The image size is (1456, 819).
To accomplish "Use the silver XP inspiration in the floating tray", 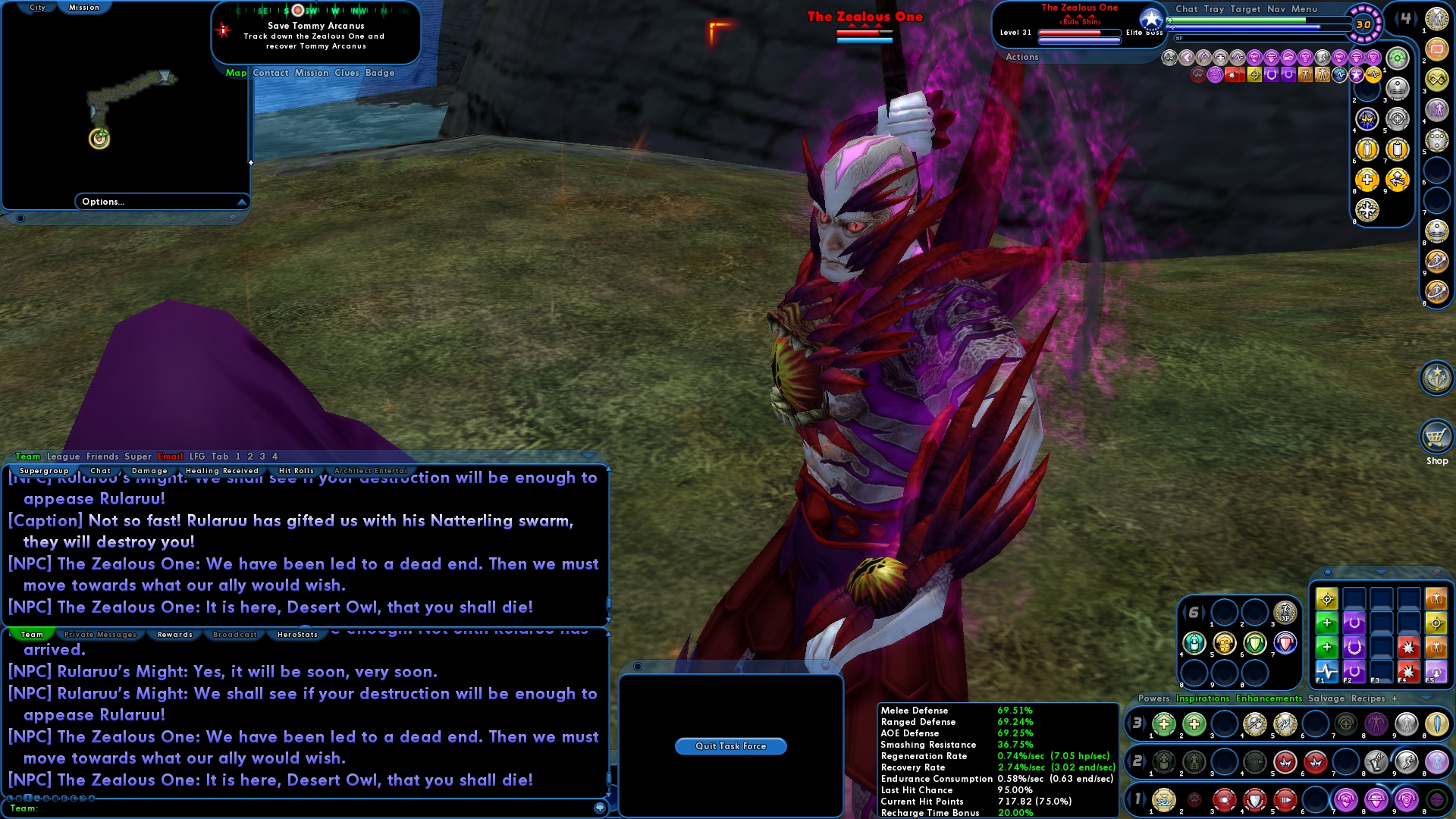I will point(1285,614).
